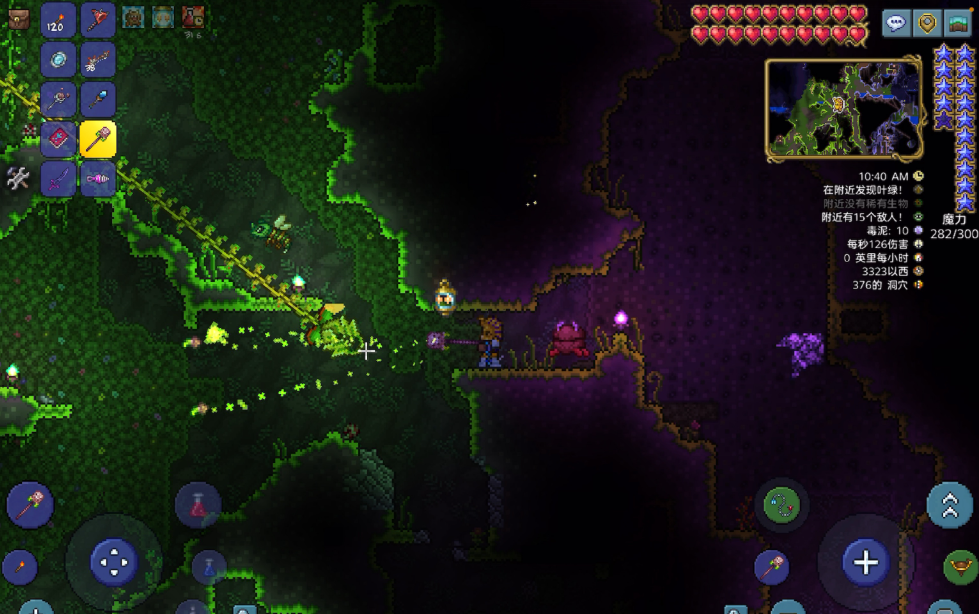Viewport: 979px width, 614px height.
Task: Use the blue mana potion quick button
Action: pos(209,567)
